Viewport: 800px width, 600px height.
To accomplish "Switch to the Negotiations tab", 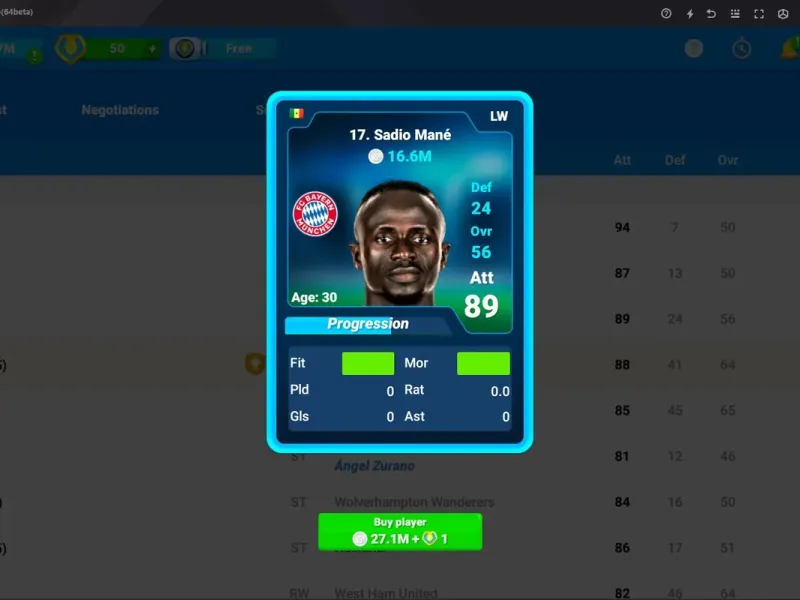I will tap(120, 110).
